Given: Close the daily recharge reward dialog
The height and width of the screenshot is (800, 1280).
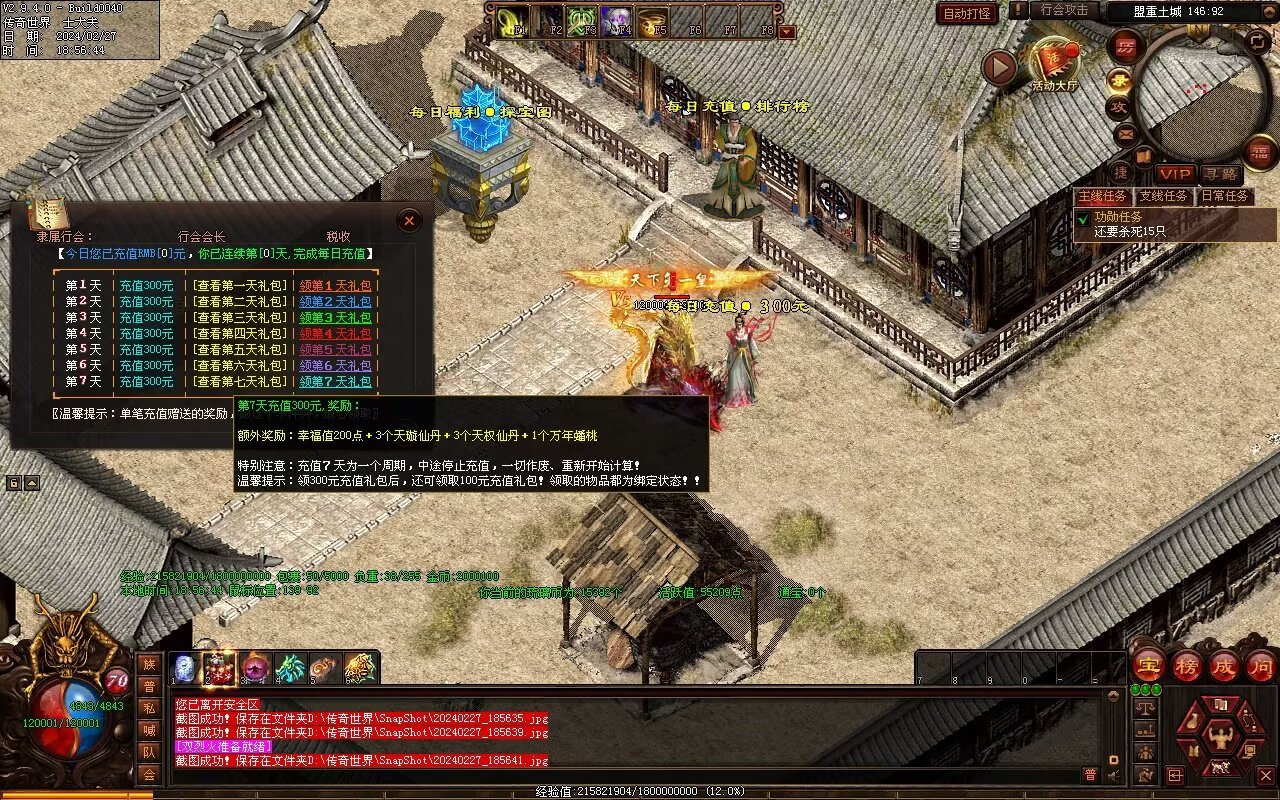Looking at the screenshot, I should [x=408, y=220].
